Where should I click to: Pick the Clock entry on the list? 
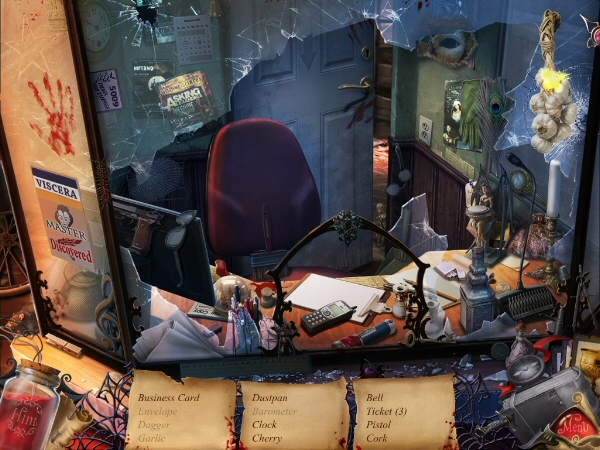(265, 424)
